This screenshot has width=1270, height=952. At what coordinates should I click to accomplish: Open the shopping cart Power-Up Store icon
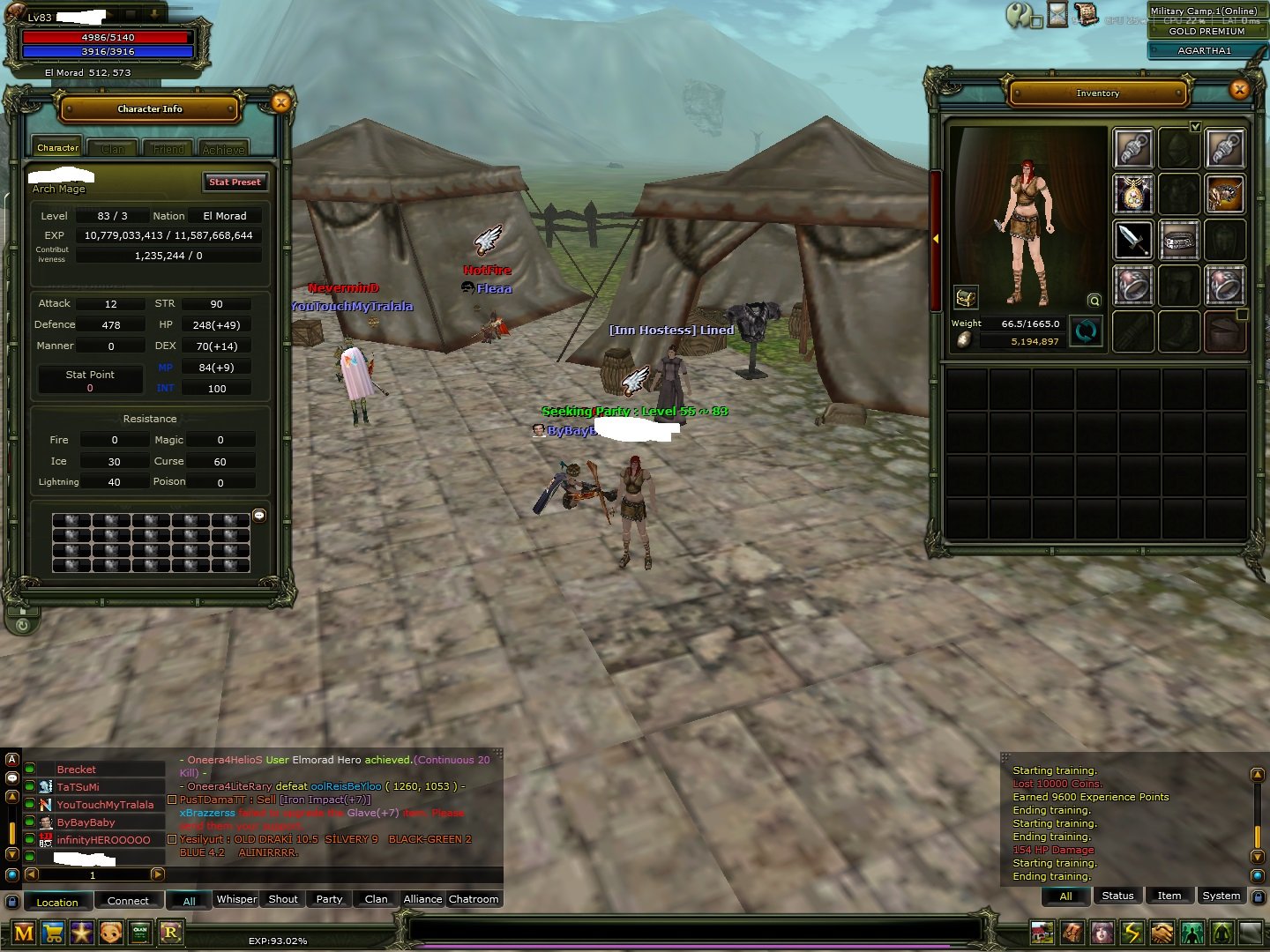pyautogui.click(x=53, y=933)
